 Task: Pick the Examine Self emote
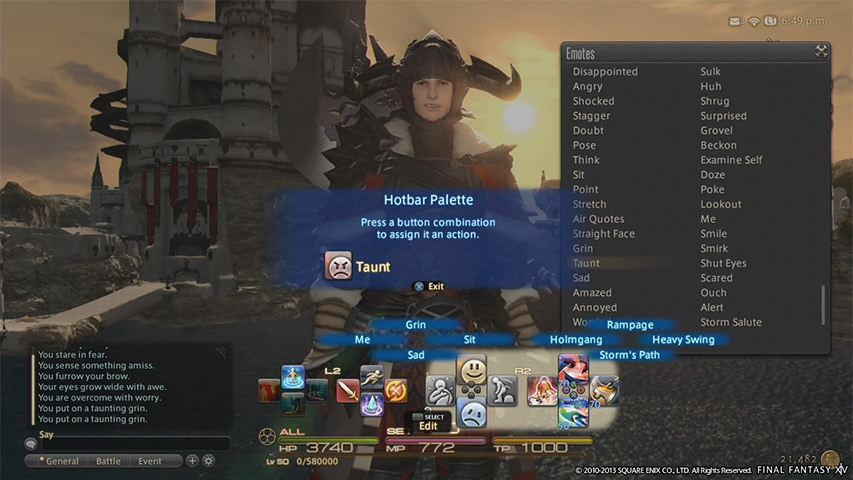731,160
